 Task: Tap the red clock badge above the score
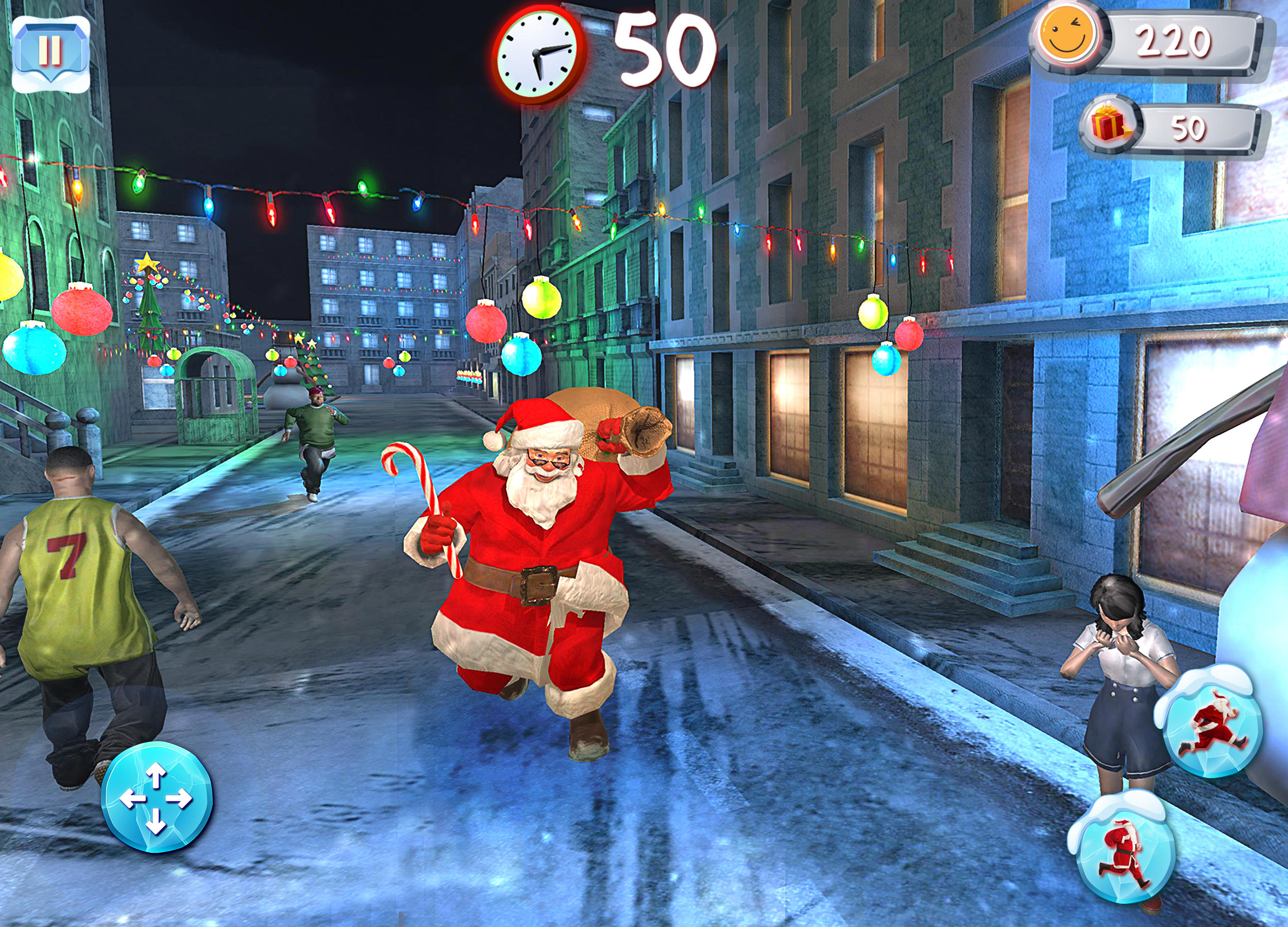(537, 53)
